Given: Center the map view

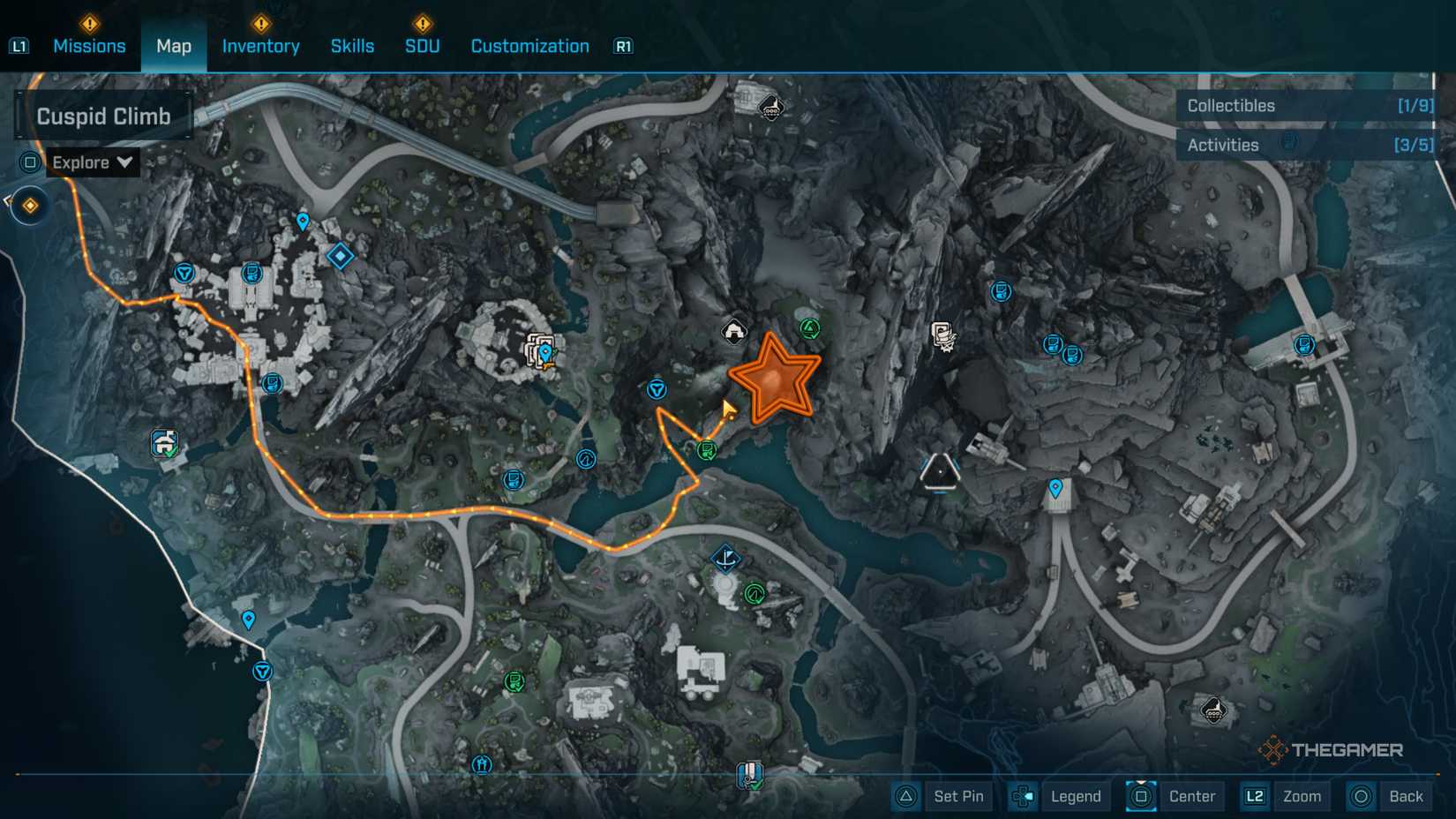Looking at the screenshot, I should (1192, 796).
